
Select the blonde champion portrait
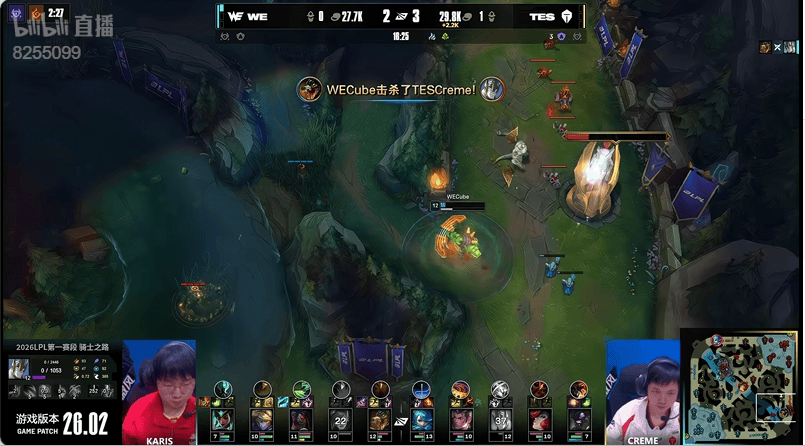click(260, 420)
